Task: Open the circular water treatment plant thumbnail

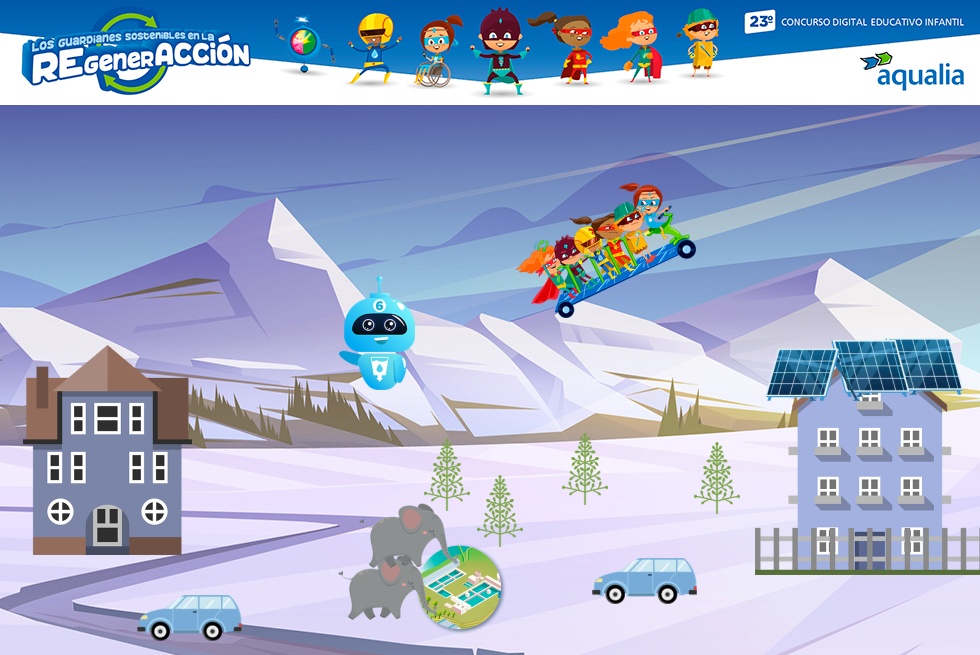Action: [461, 587]
